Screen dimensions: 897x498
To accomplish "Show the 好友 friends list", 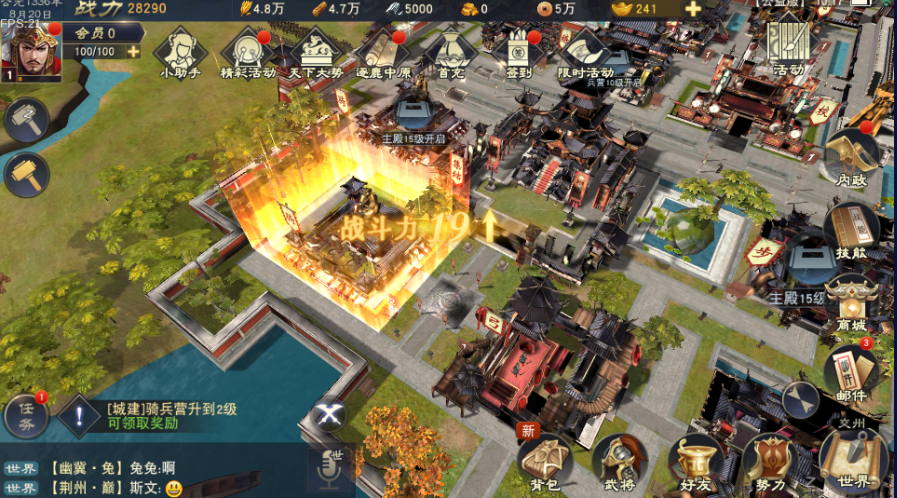I will coord(695,462).
